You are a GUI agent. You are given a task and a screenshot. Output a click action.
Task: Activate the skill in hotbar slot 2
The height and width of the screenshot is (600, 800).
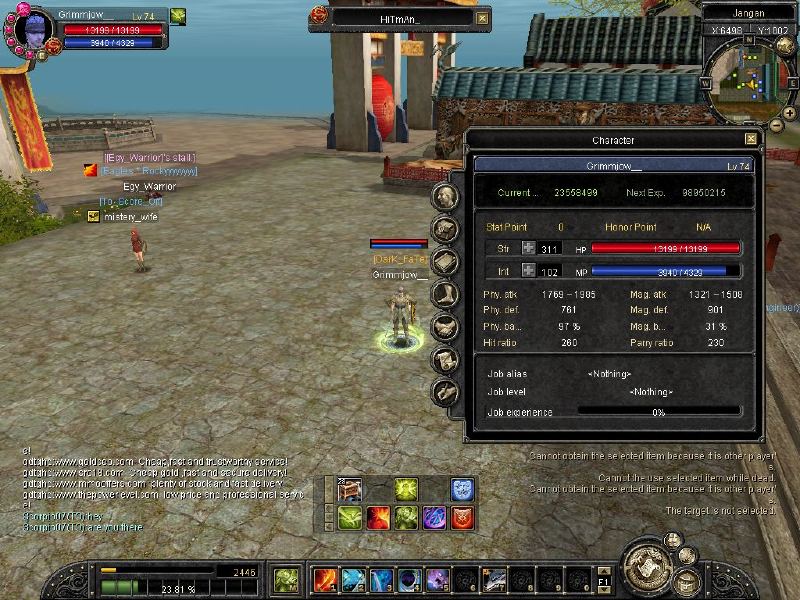pos(353,580)
